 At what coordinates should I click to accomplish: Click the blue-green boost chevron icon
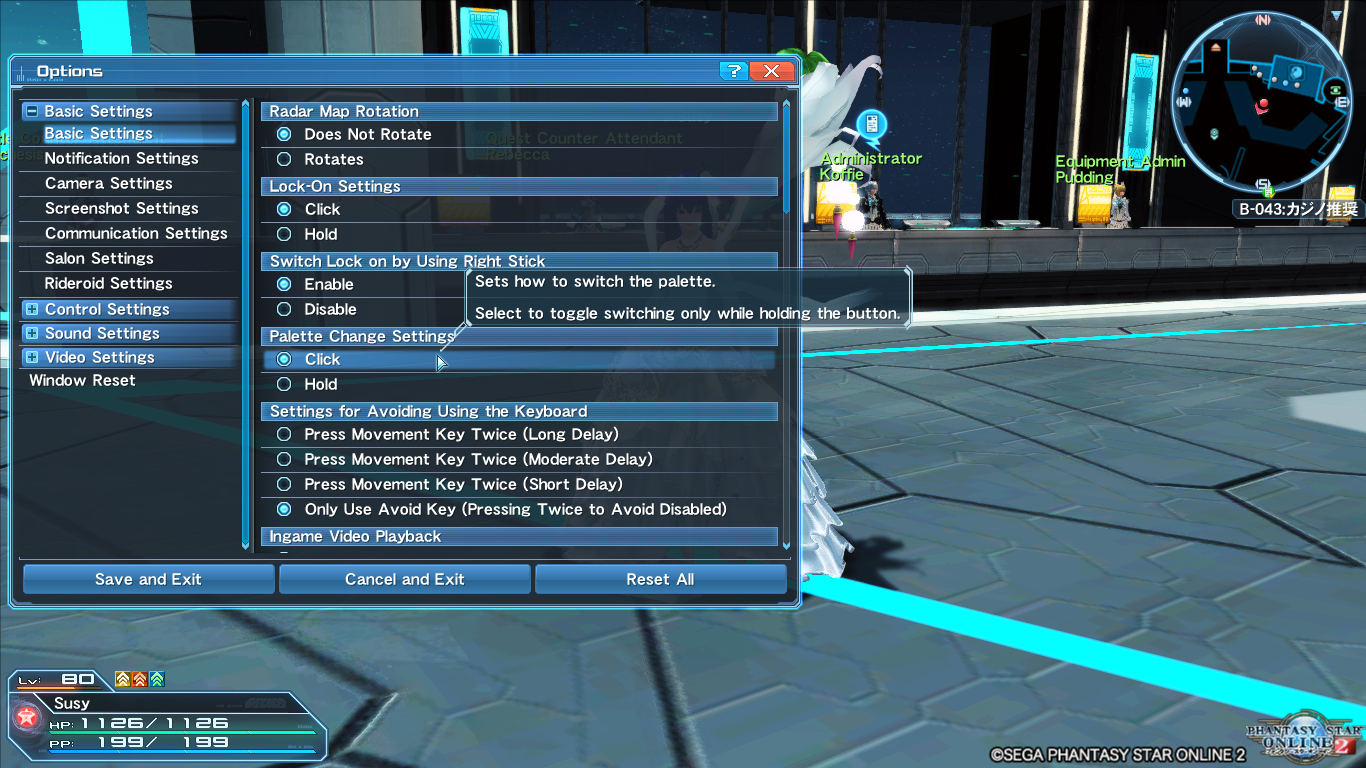point(157,679)
